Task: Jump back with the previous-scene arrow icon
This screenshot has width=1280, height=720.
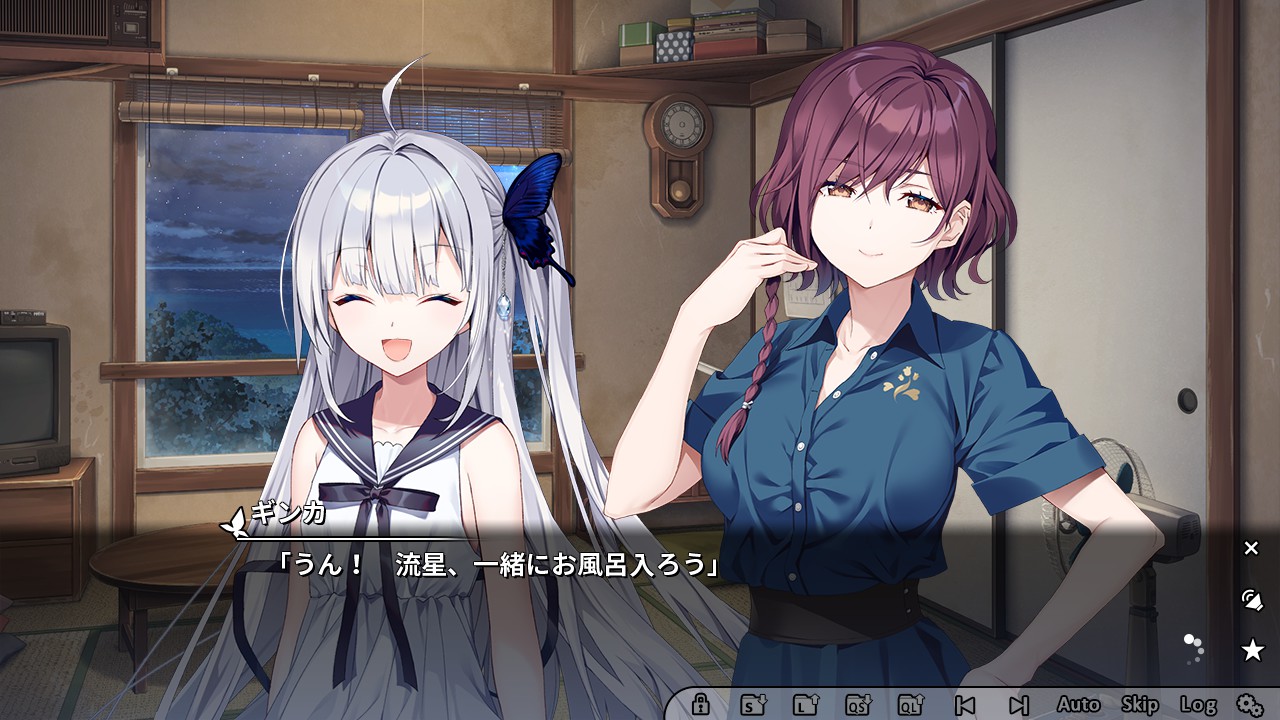Action: [x=967, y=705]
